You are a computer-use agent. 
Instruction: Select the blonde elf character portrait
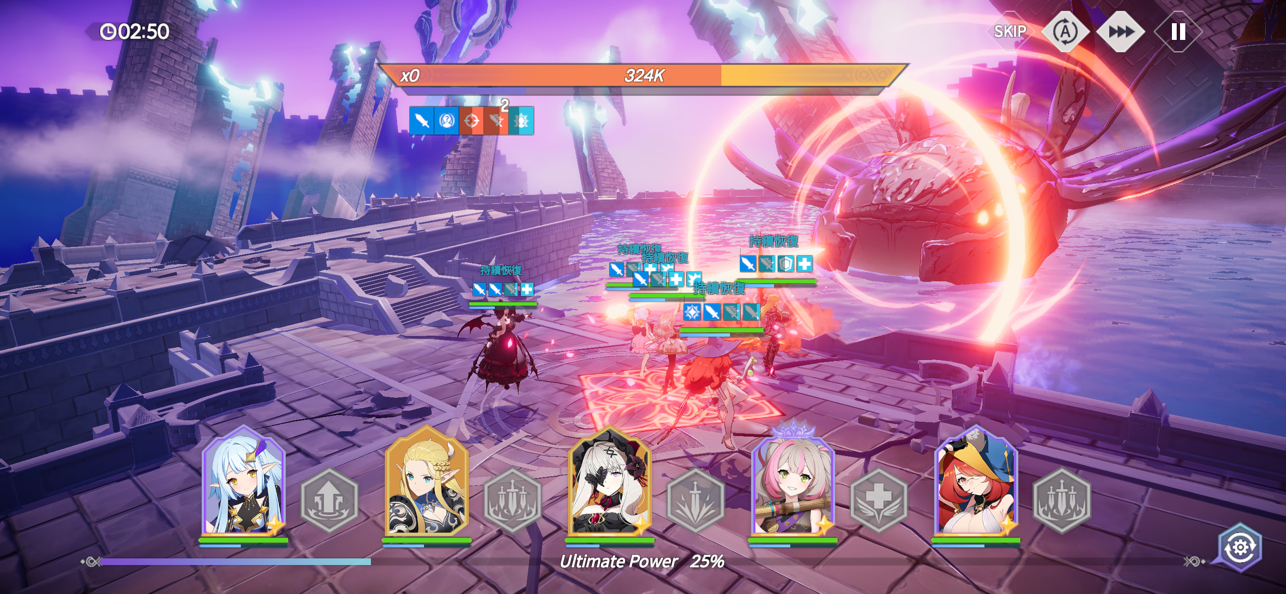tap(427, 481)
